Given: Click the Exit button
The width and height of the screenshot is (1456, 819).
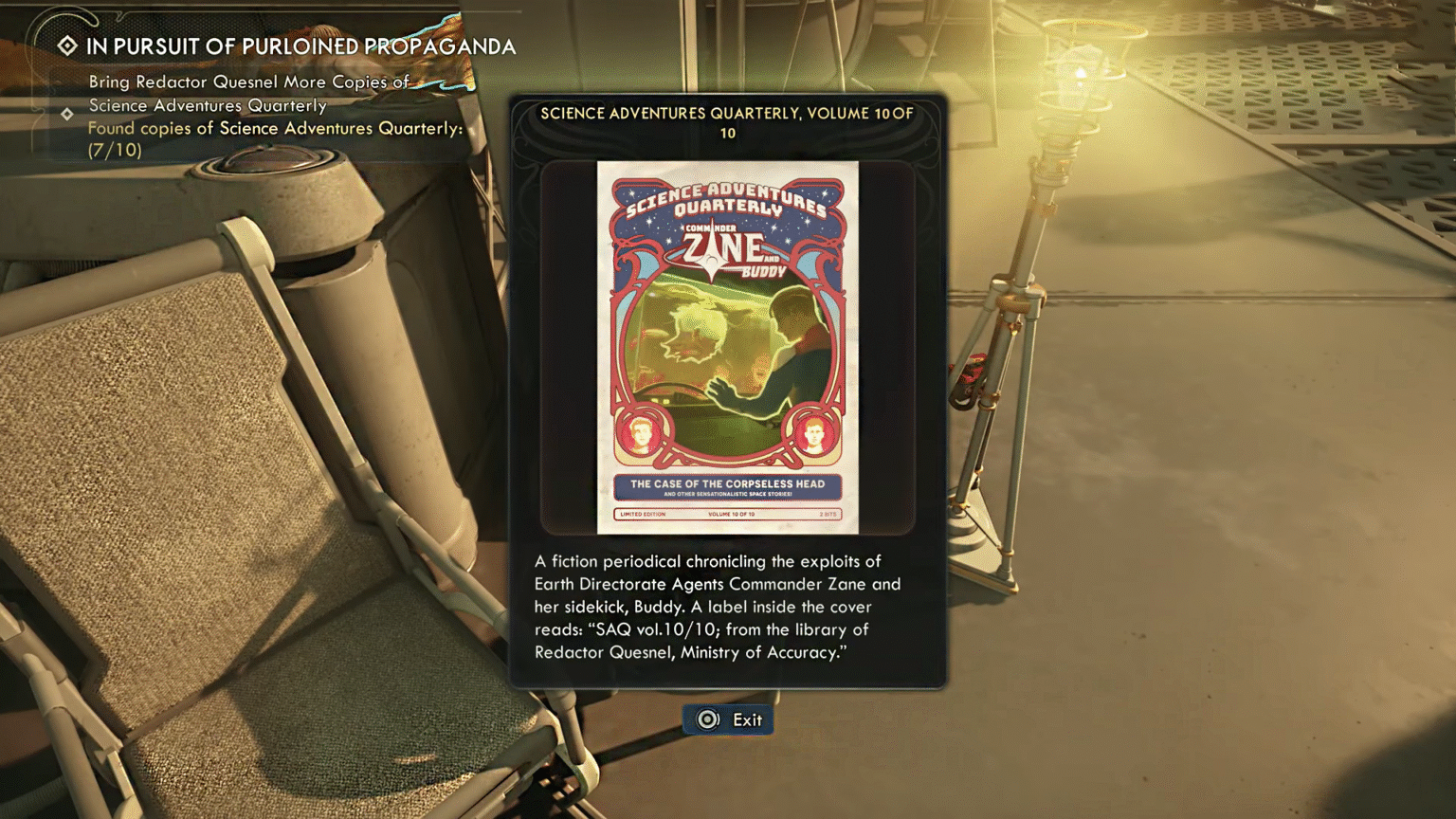Looking at the screenshot, I should pos(727,719).
